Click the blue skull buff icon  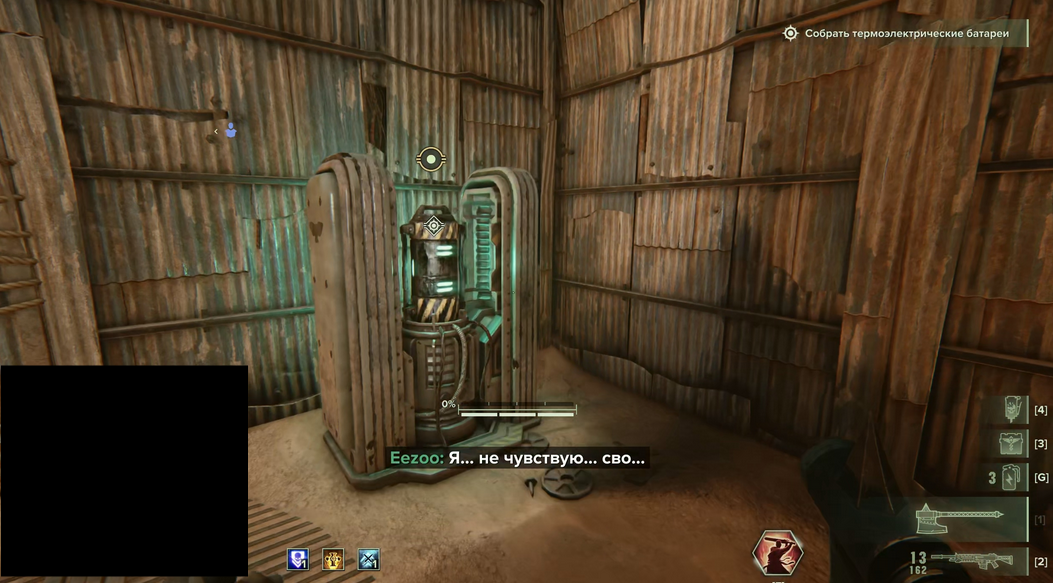coord(298,559)
